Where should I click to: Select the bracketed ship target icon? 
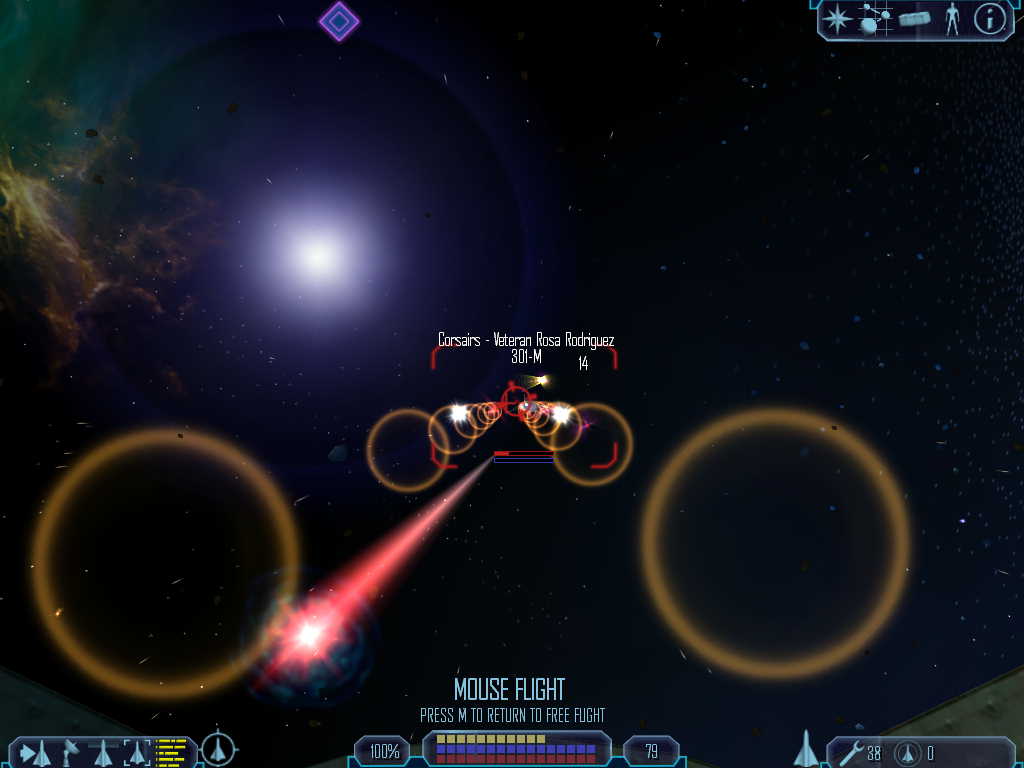(x=136, y=751)
